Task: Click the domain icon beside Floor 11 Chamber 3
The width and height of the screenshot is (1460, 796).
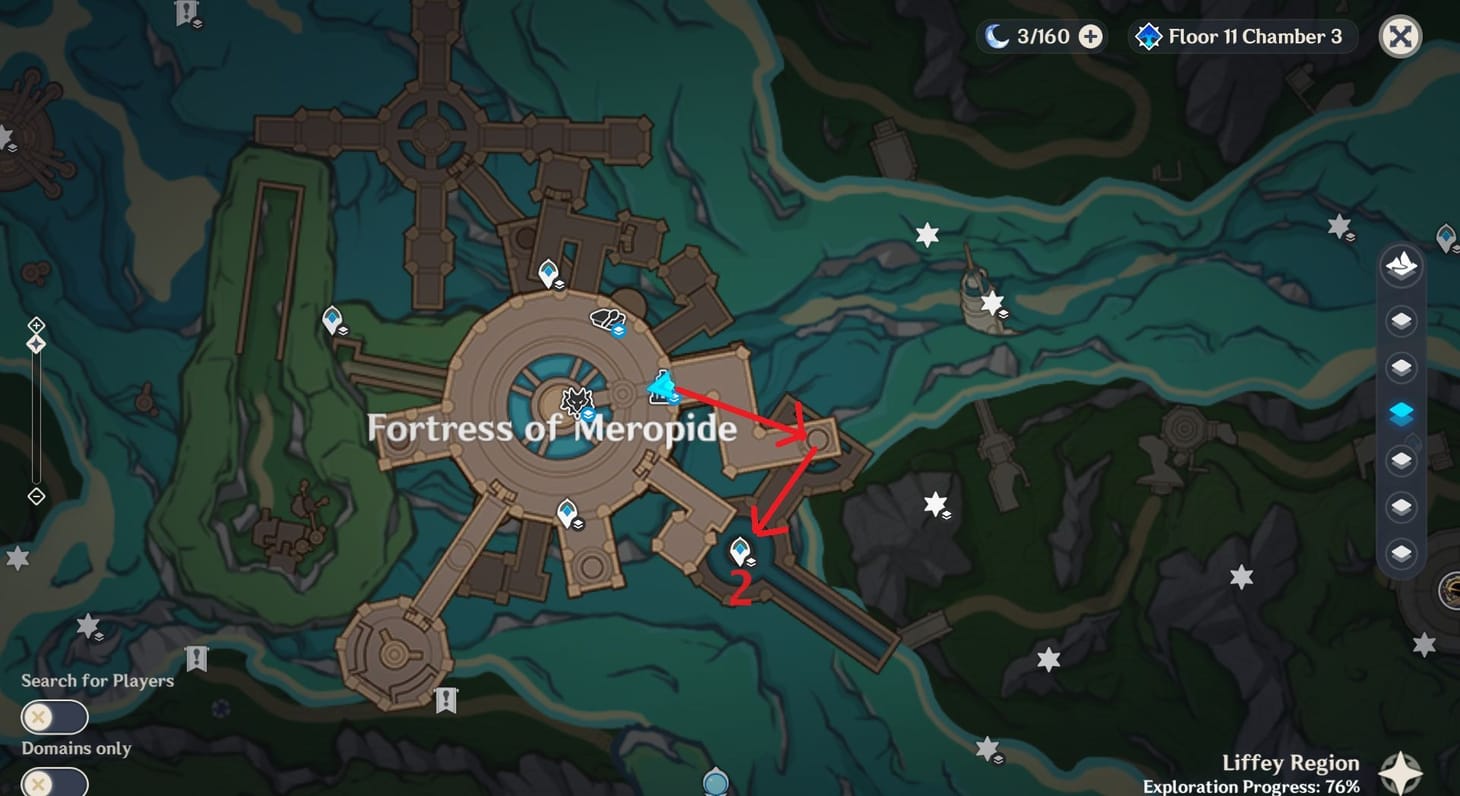Action: click(1150, 36)
